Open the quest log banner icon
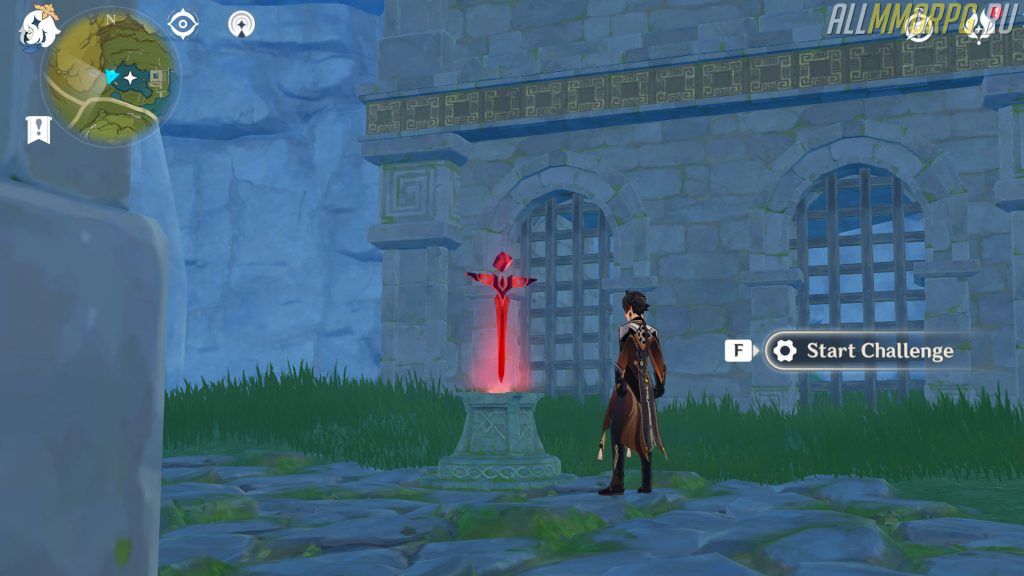 [38, 128]
